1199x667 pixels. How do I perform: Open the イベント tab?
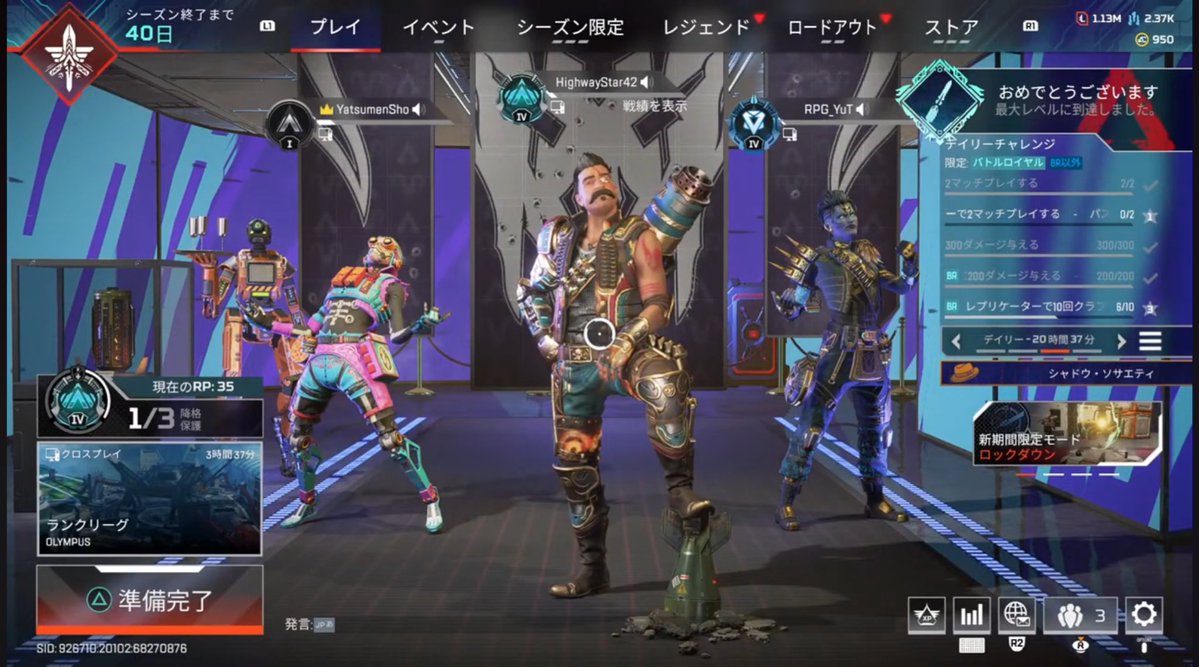point(438,28)
